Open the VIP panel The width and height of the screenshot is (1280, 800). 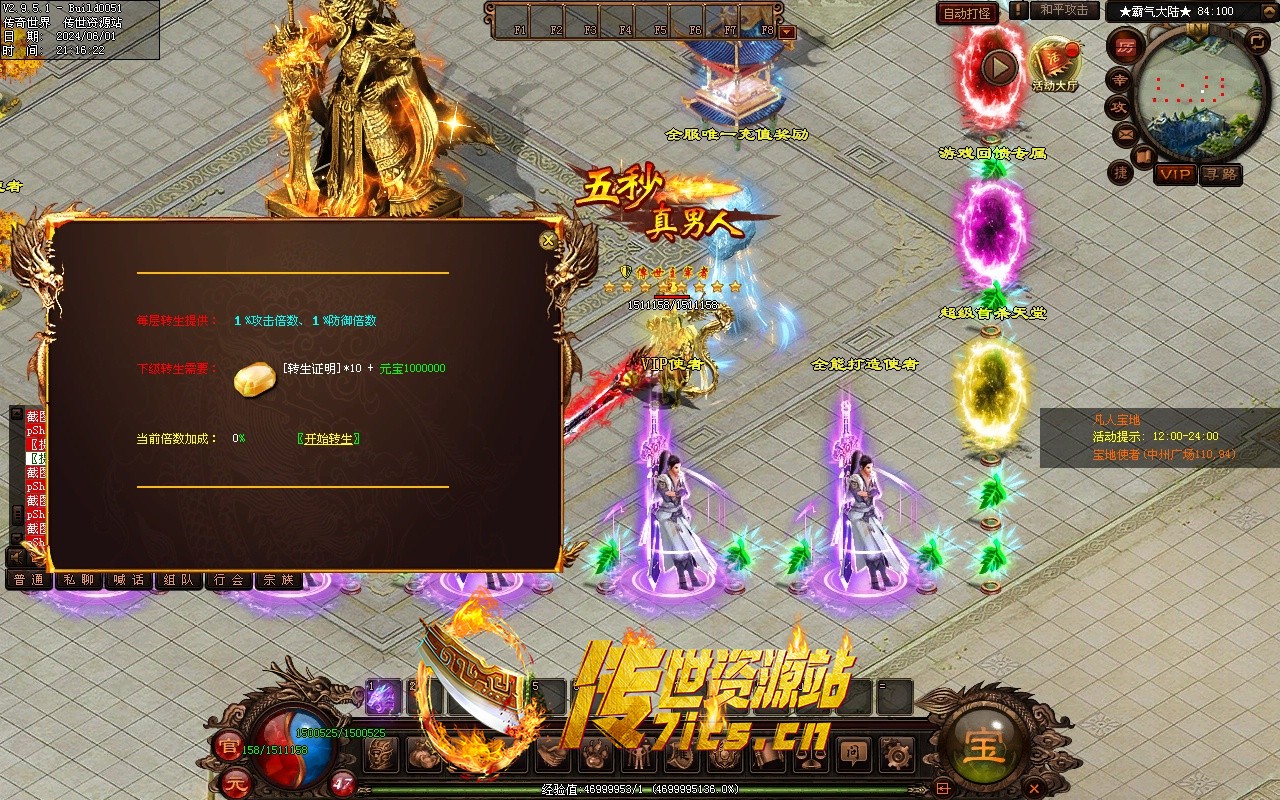pos(1175,174)
